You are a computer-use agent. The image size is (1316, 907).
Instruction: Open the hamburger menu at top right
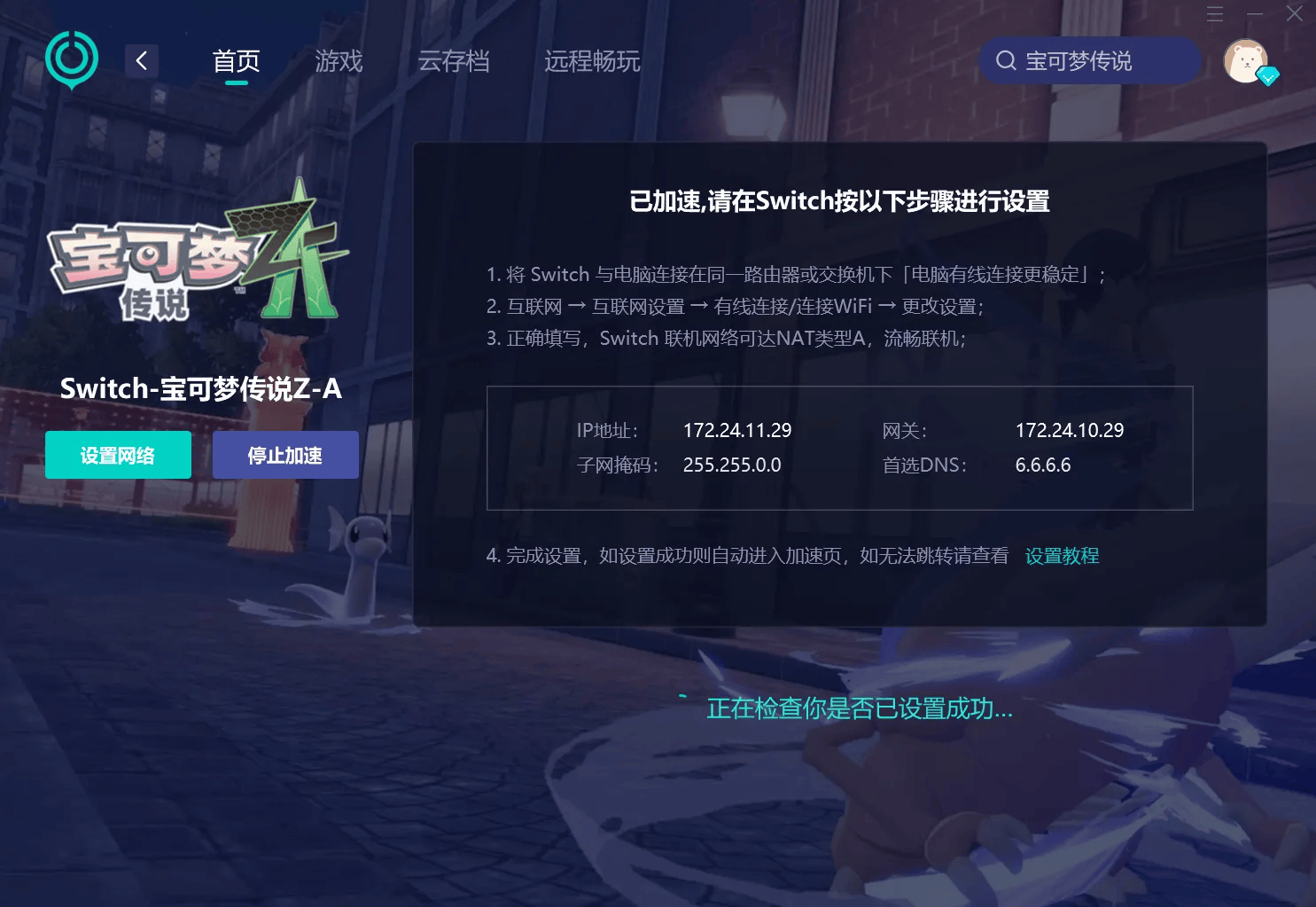click(x=1215, y=14)
